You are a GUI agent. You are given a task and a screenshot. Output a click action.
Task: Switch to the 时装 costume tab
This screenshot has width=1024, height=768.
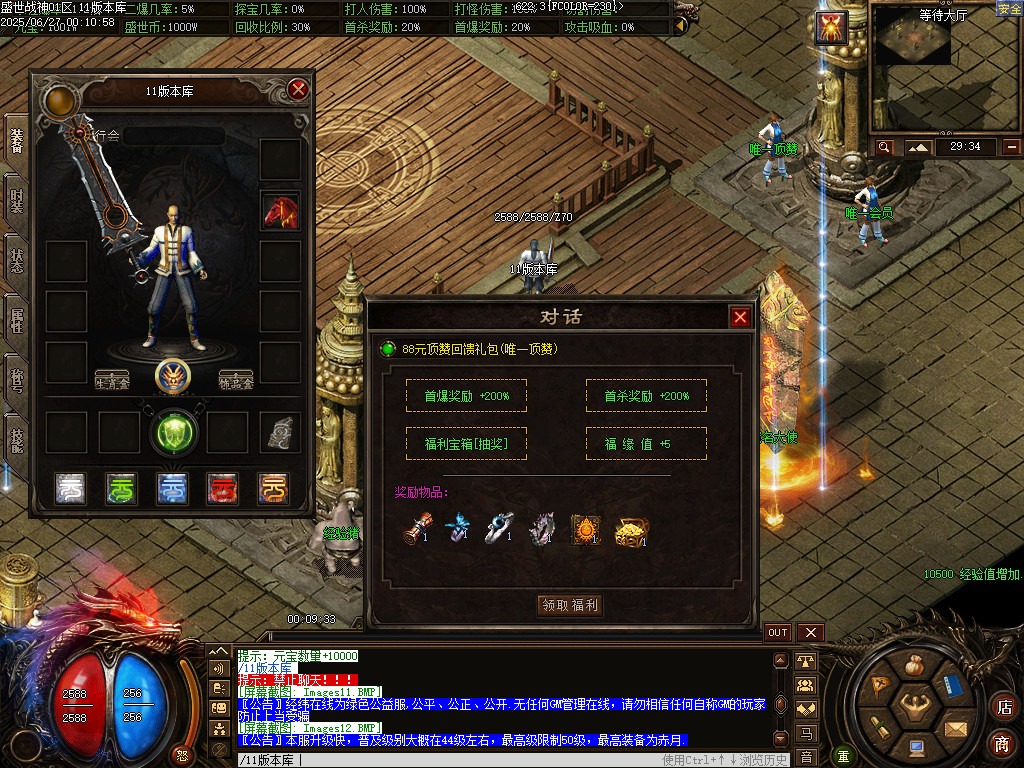tap(16, 203)
